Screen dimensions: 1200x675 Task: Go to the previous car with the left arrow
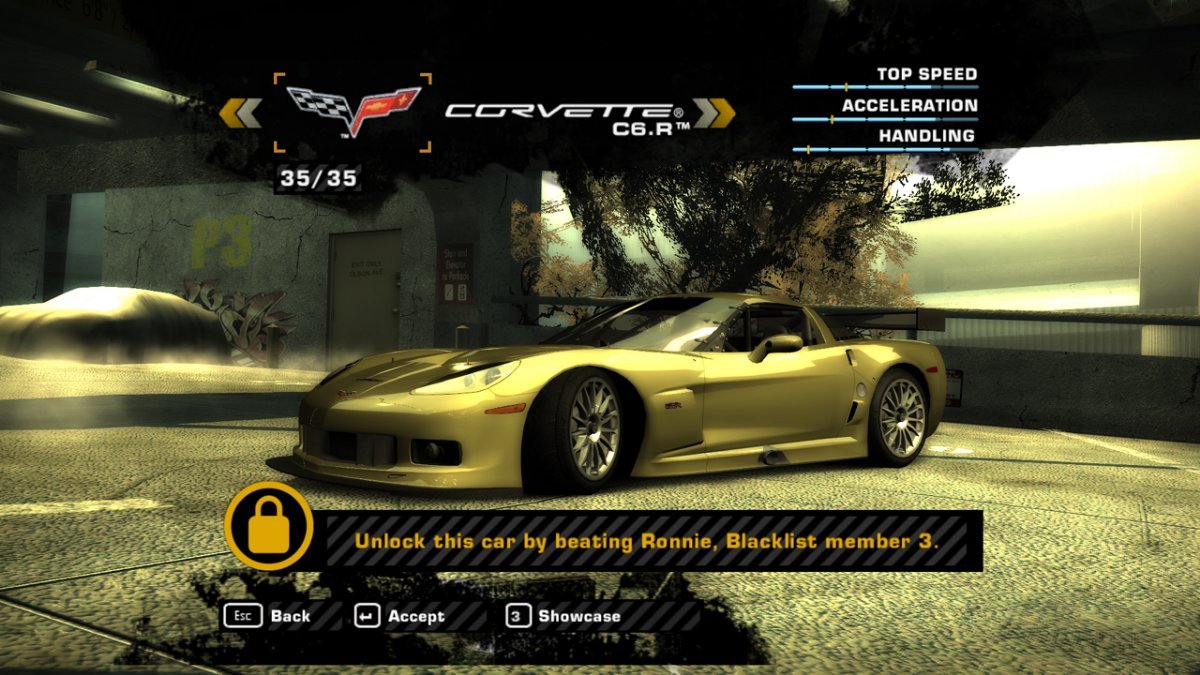pyautogui.click(x=240, y=113)
